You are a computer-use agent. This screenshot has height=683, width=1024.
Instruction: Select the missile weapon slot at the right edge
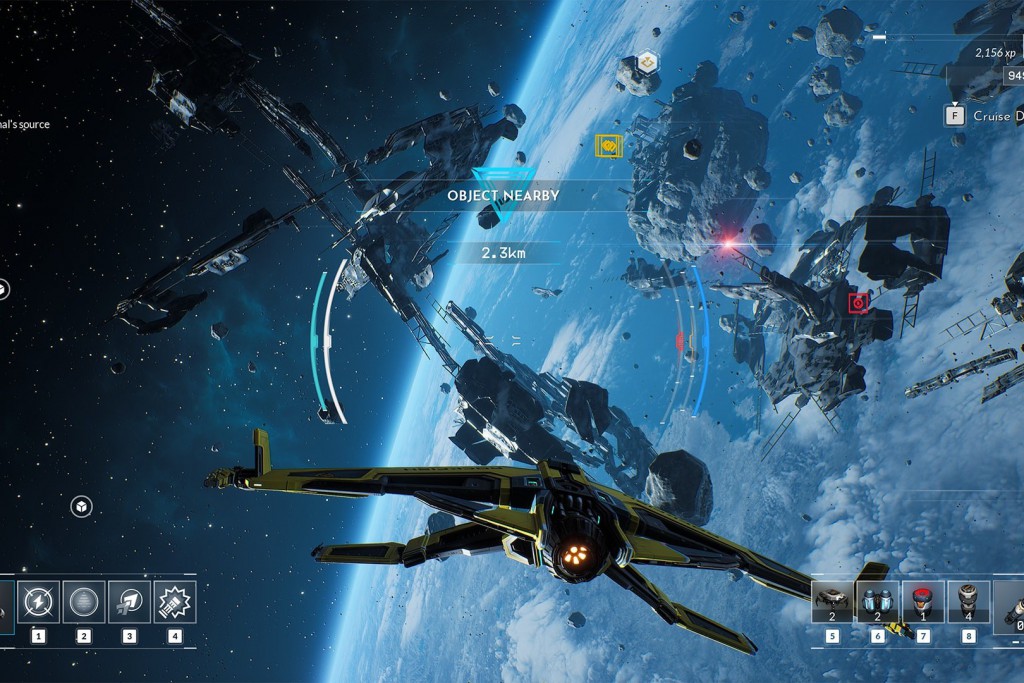tap(1010, 606)
